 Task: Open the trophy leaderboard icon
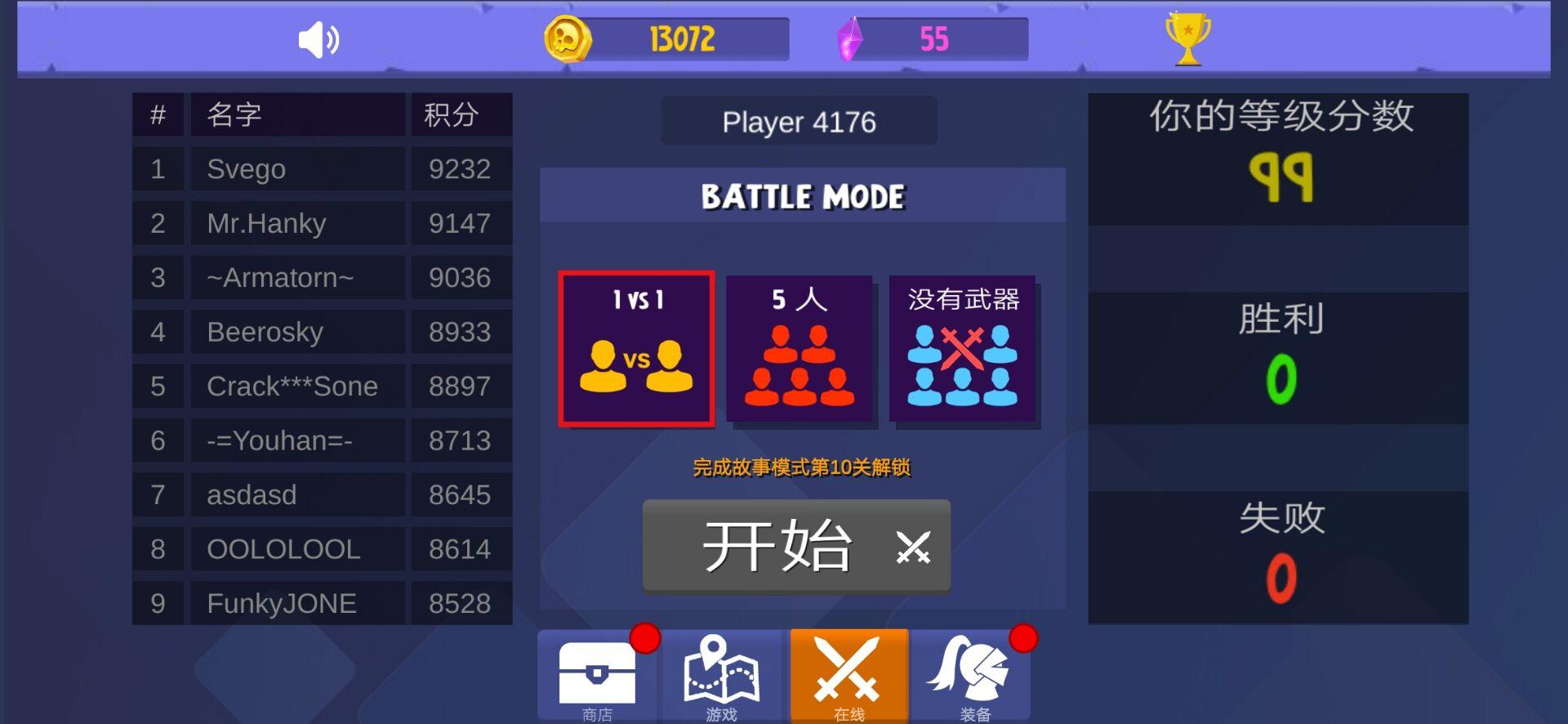[x=1188, y=38]
